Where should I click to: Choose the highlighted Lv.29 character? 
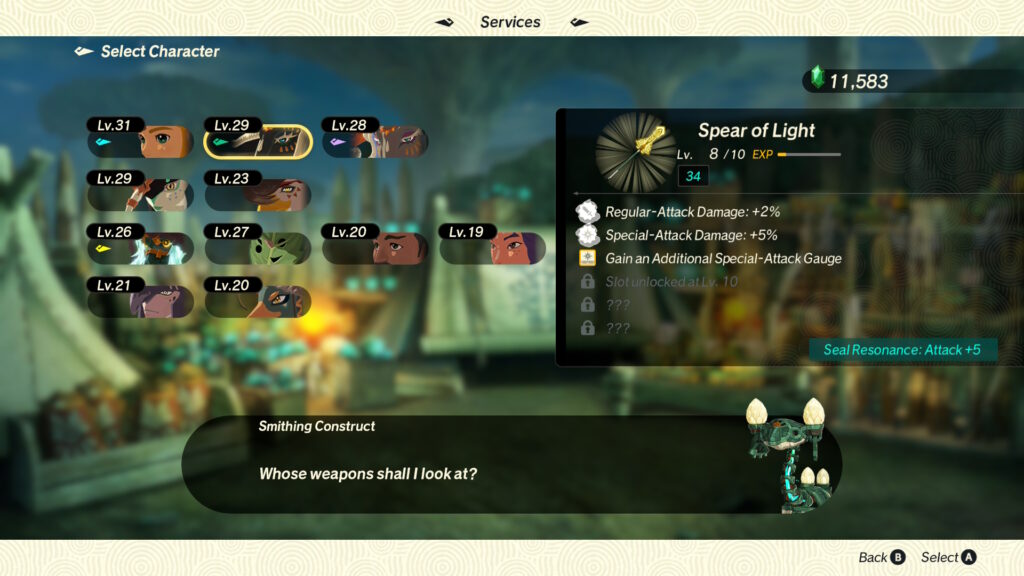(257, 142)
